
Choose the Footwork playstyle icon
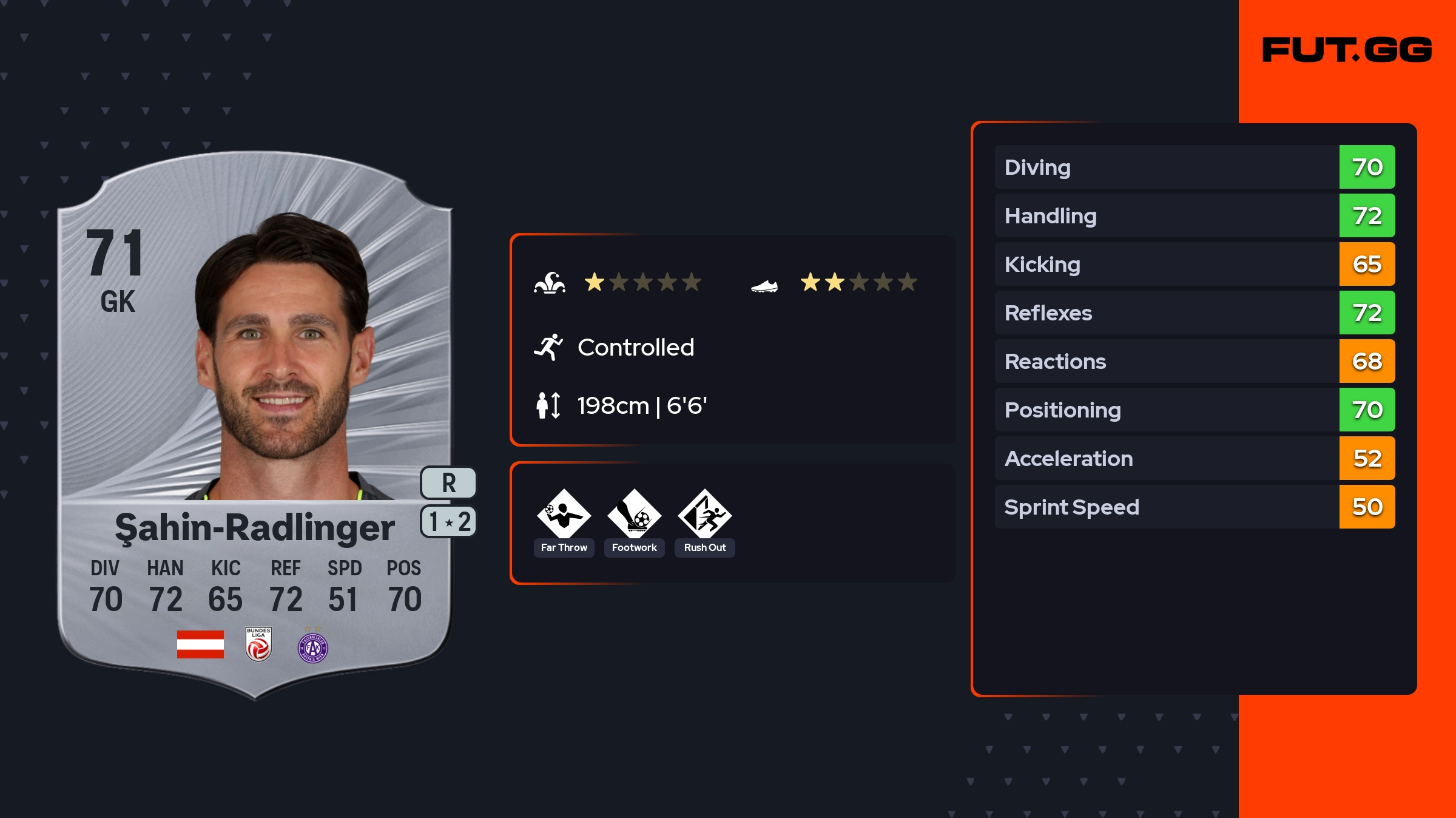pos(634,515)
